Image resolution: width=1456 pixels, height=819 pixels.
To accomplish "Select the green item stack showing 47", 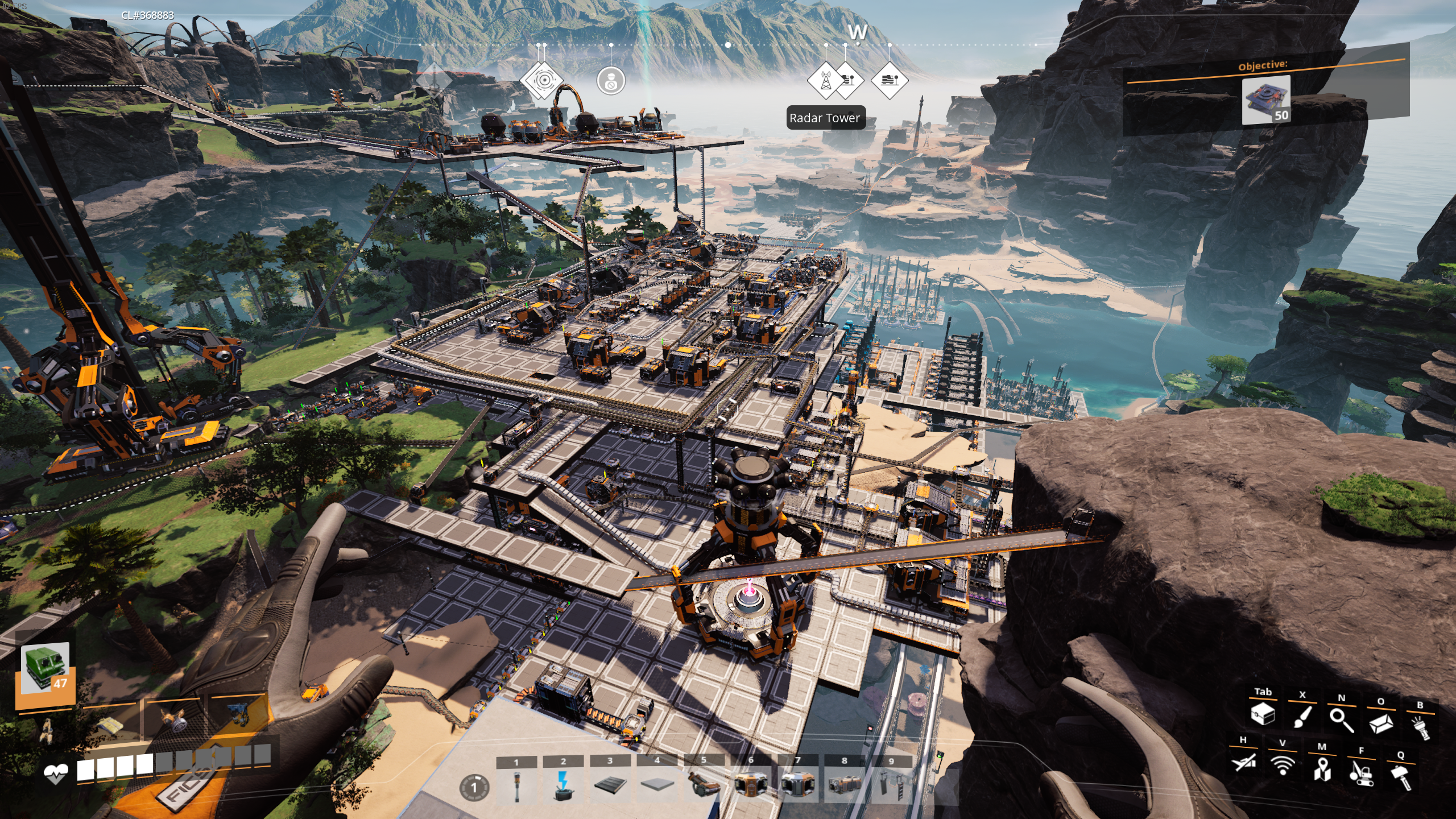I will point(45,669).
